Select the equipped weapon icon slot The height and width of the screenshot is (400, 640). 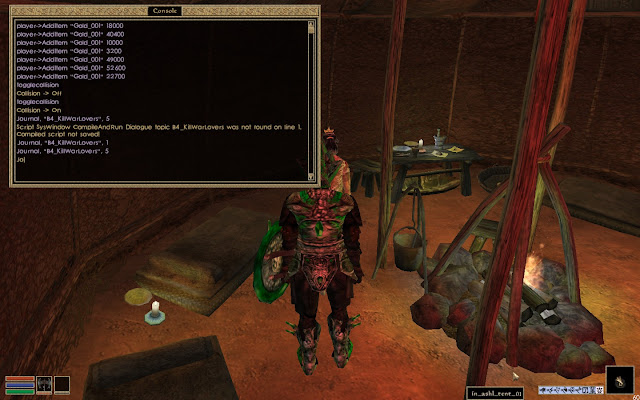[x=44, y=383]
